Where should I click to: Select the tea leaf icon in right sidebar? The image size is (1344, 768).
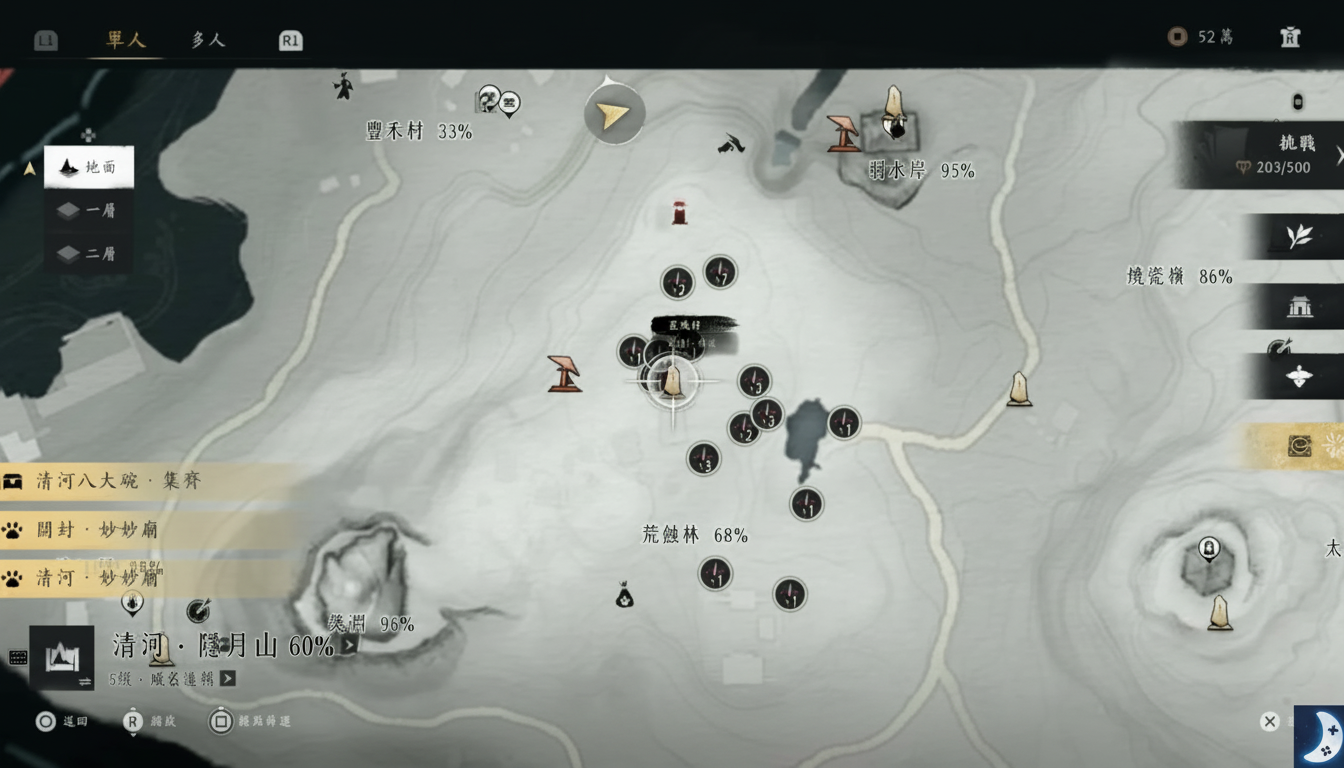(x=1297, y=236)
